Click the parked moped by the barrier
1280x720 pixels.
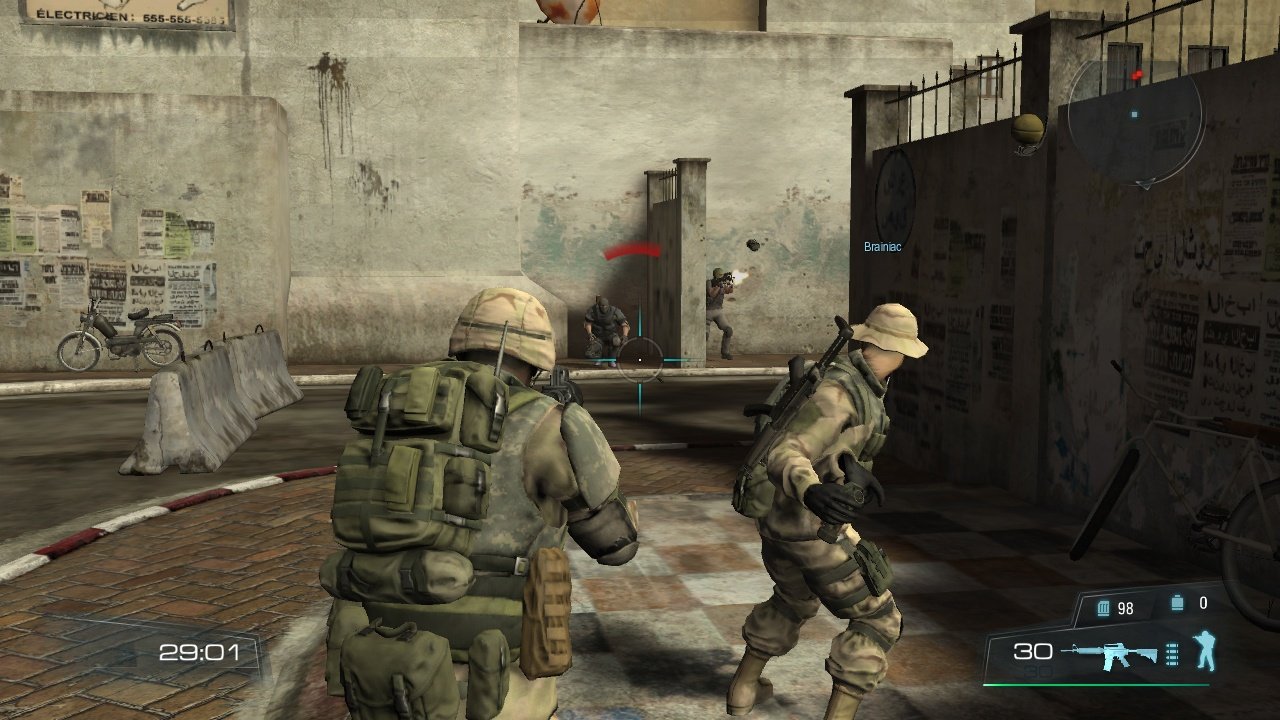120,335
